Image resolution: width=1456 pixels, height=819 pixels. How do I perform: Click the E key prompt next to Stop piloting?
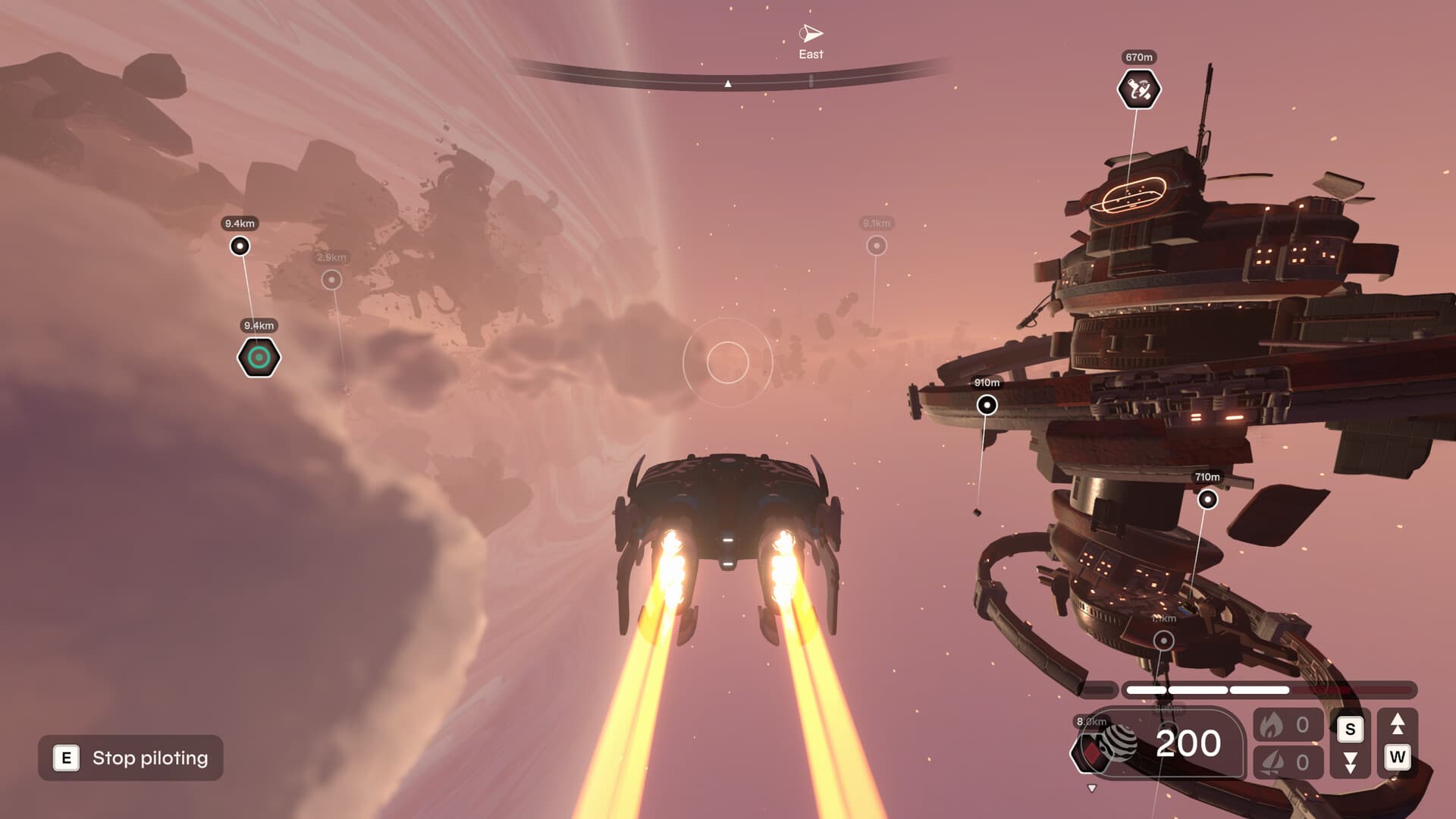point(66,758)
